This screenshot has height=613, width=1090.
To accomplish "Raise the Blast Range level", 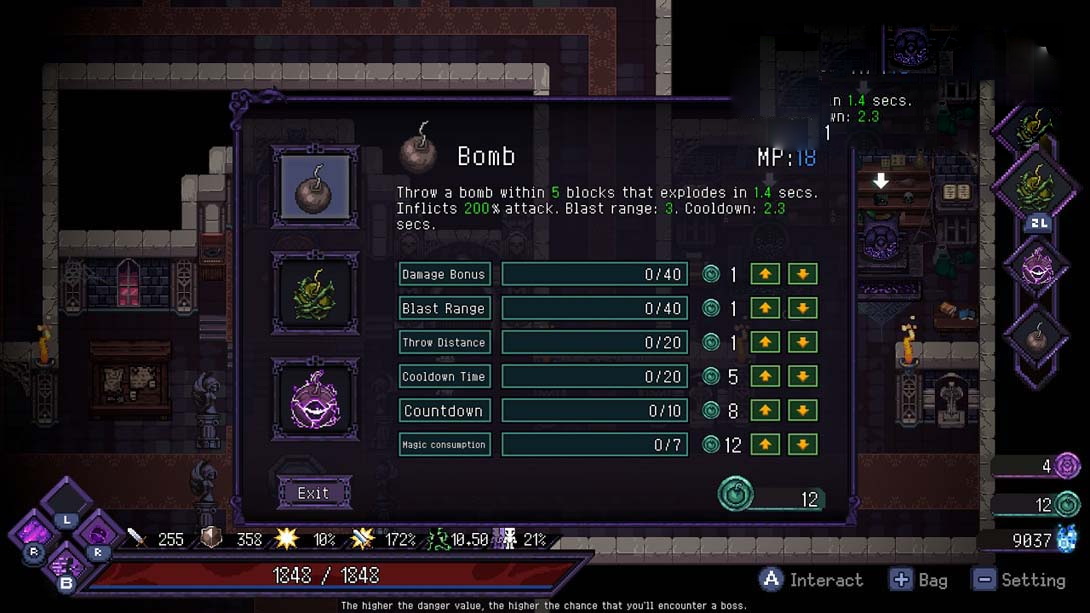I will (x=765, y=309).
